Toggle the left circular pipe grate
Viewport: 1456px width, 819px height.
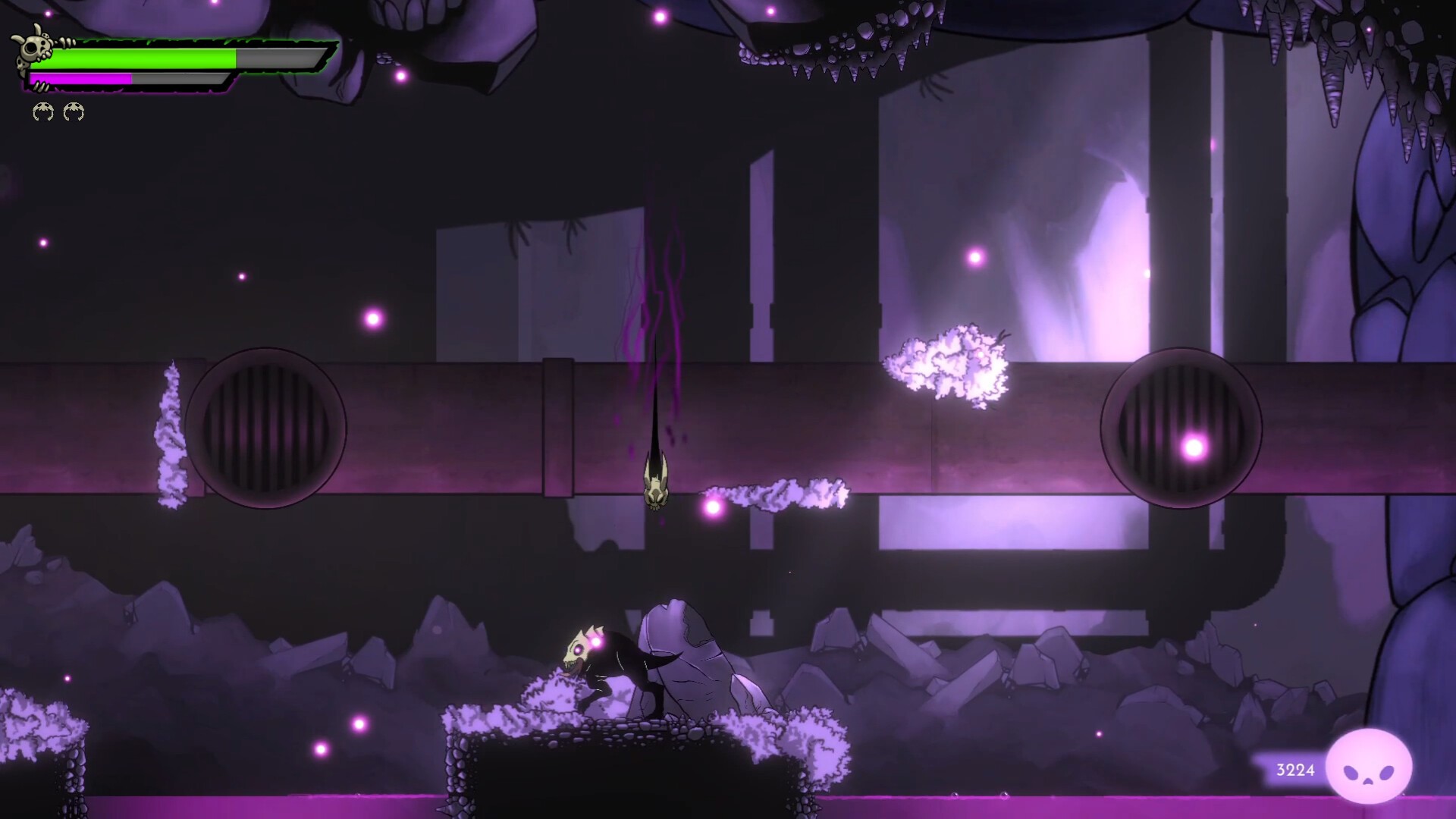click(266, 428)
